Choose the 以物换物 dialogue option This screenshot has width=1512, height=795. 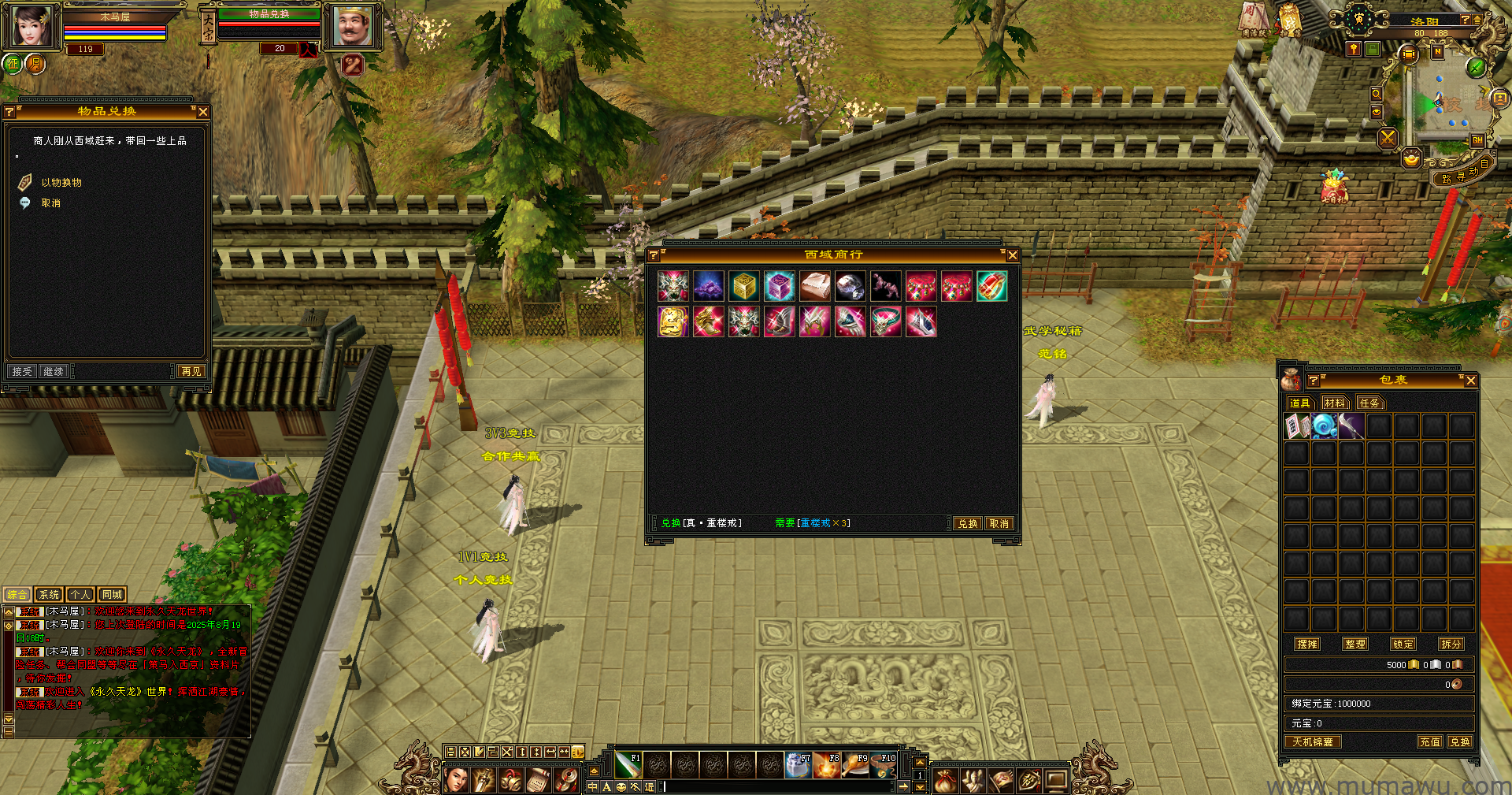(x=61, y=183)
